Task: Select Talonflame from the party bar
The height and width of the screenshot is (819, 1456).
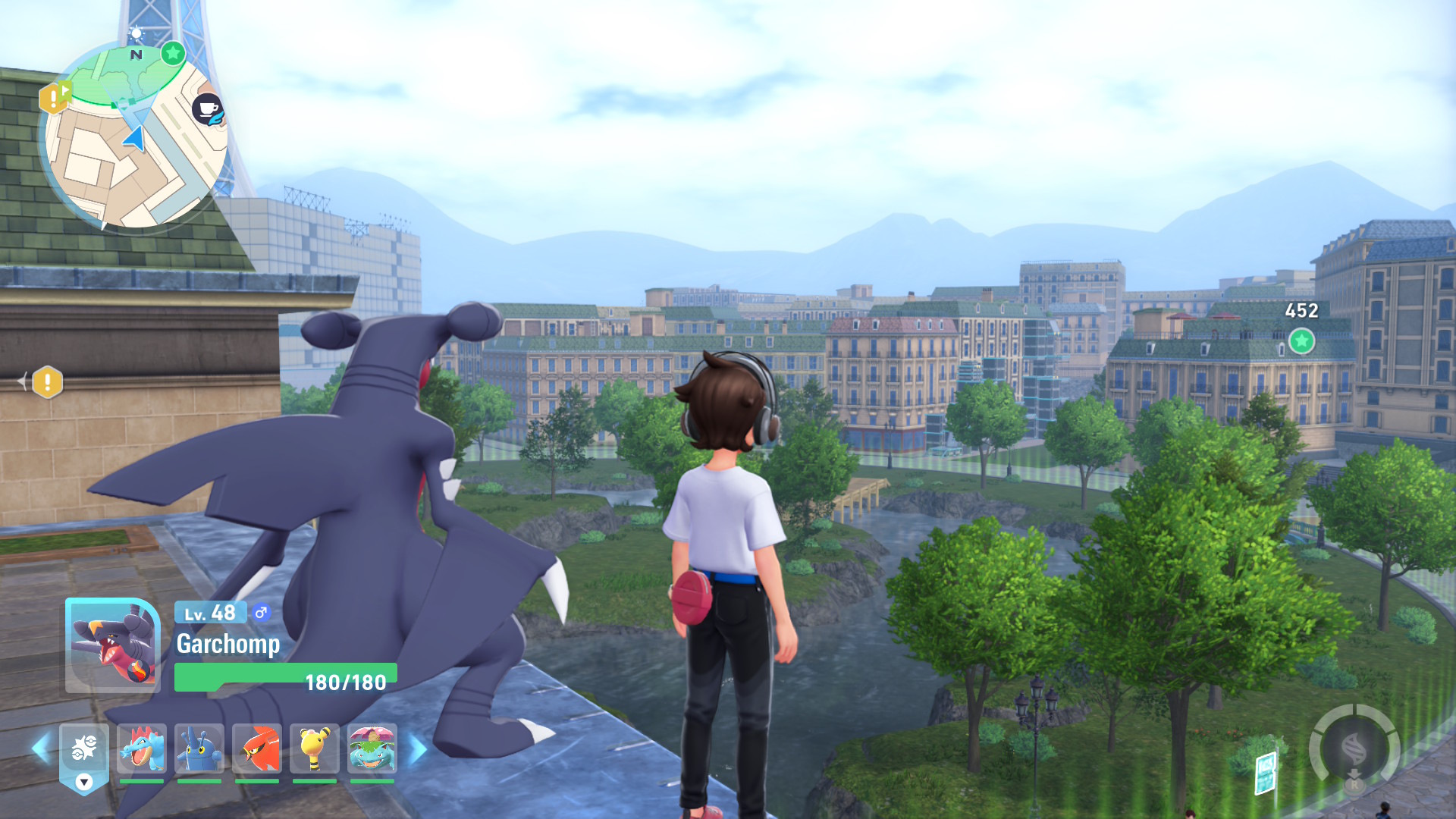Action: [x=256, y=748]
